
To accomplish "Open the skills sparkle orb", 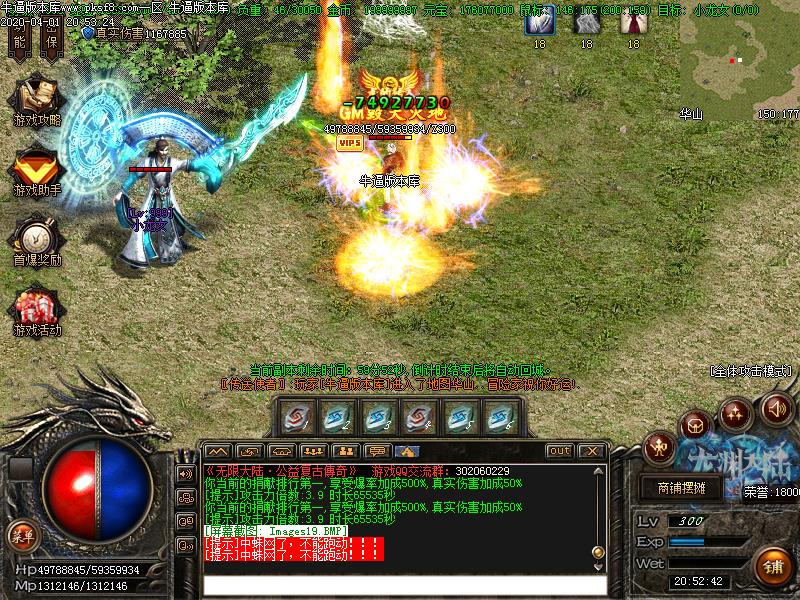I will (736, 411).
